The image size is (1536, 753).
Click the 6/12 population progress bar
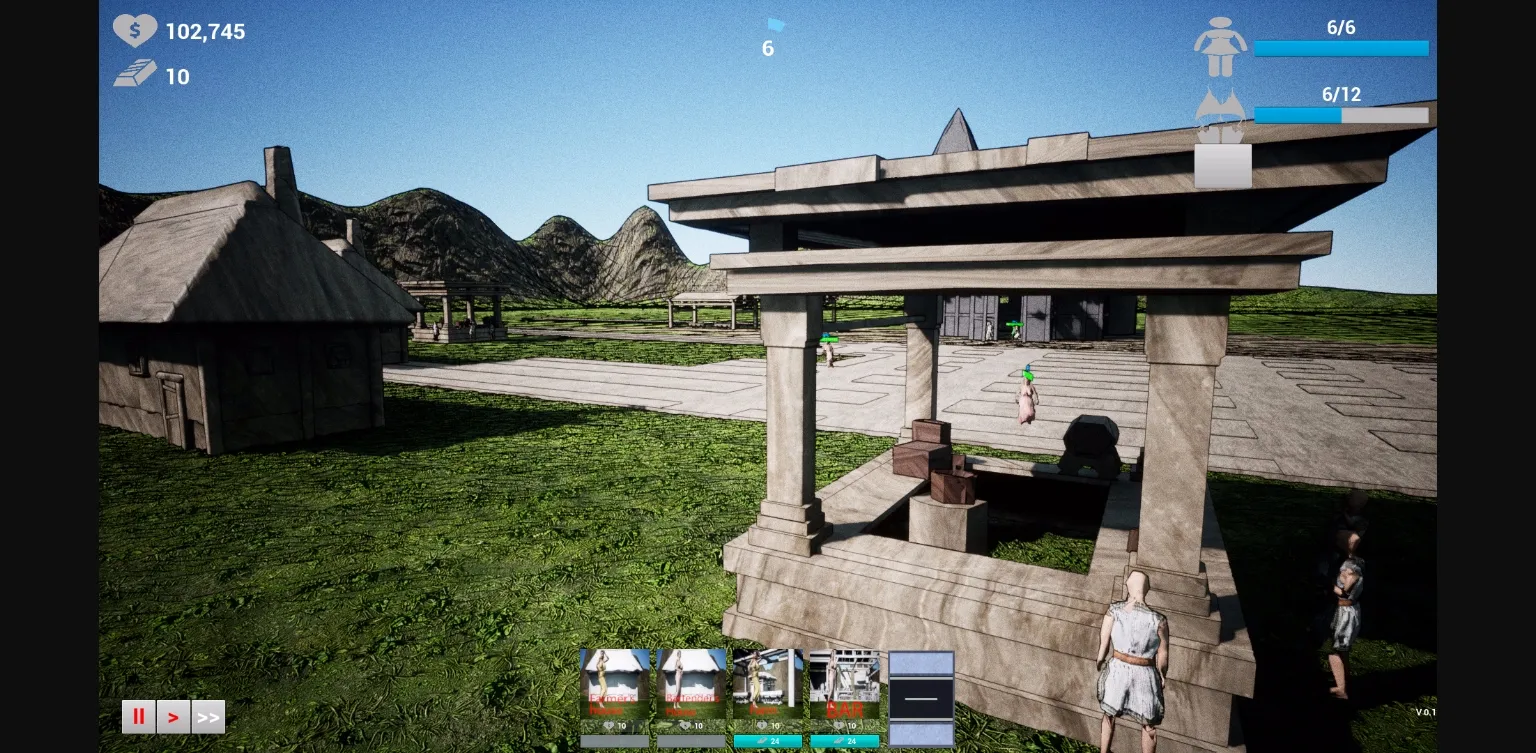pos(1342,115)
